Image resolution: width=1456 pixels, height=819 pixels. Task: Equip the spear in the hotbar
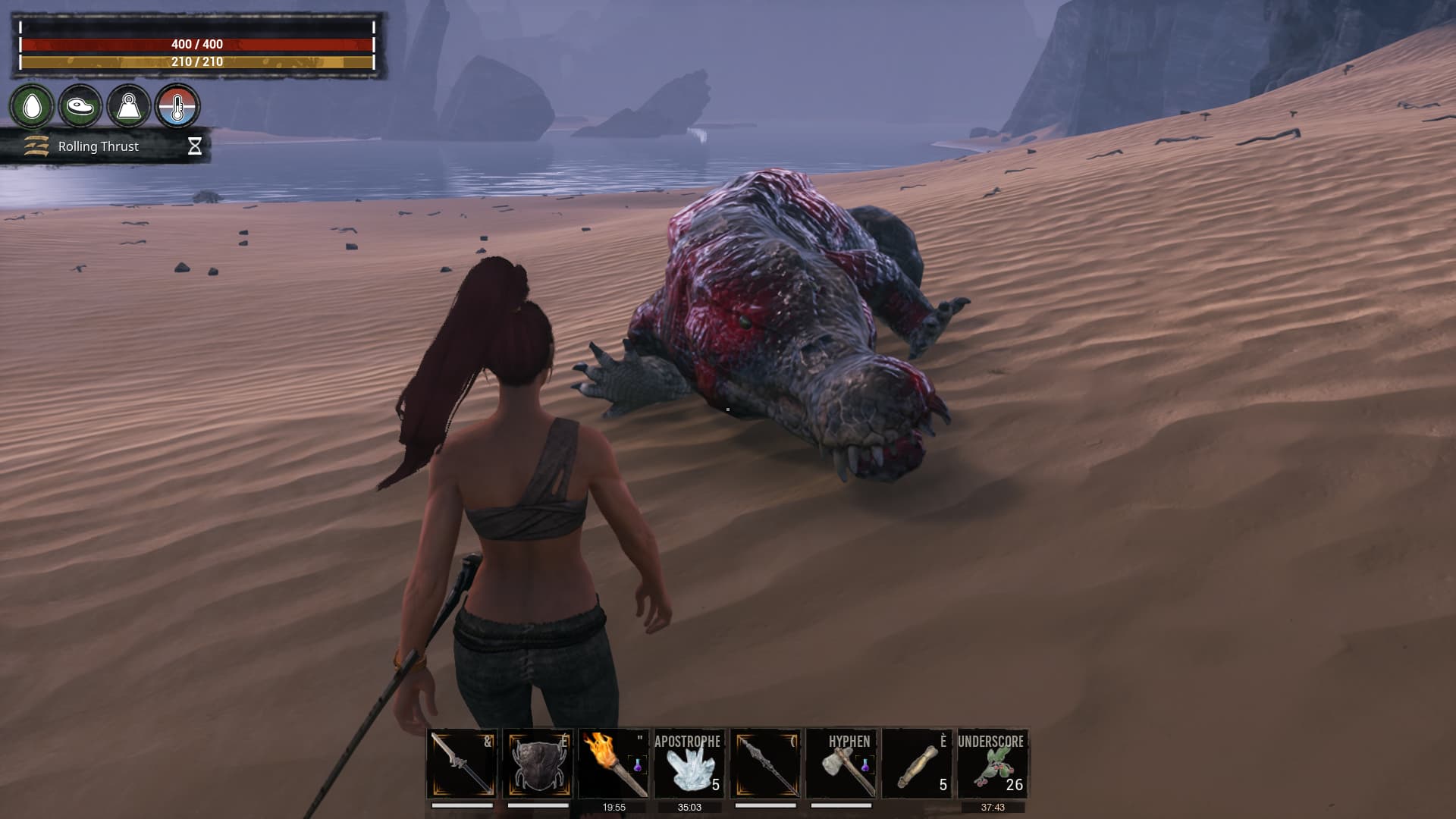click(x=765, y=764)
